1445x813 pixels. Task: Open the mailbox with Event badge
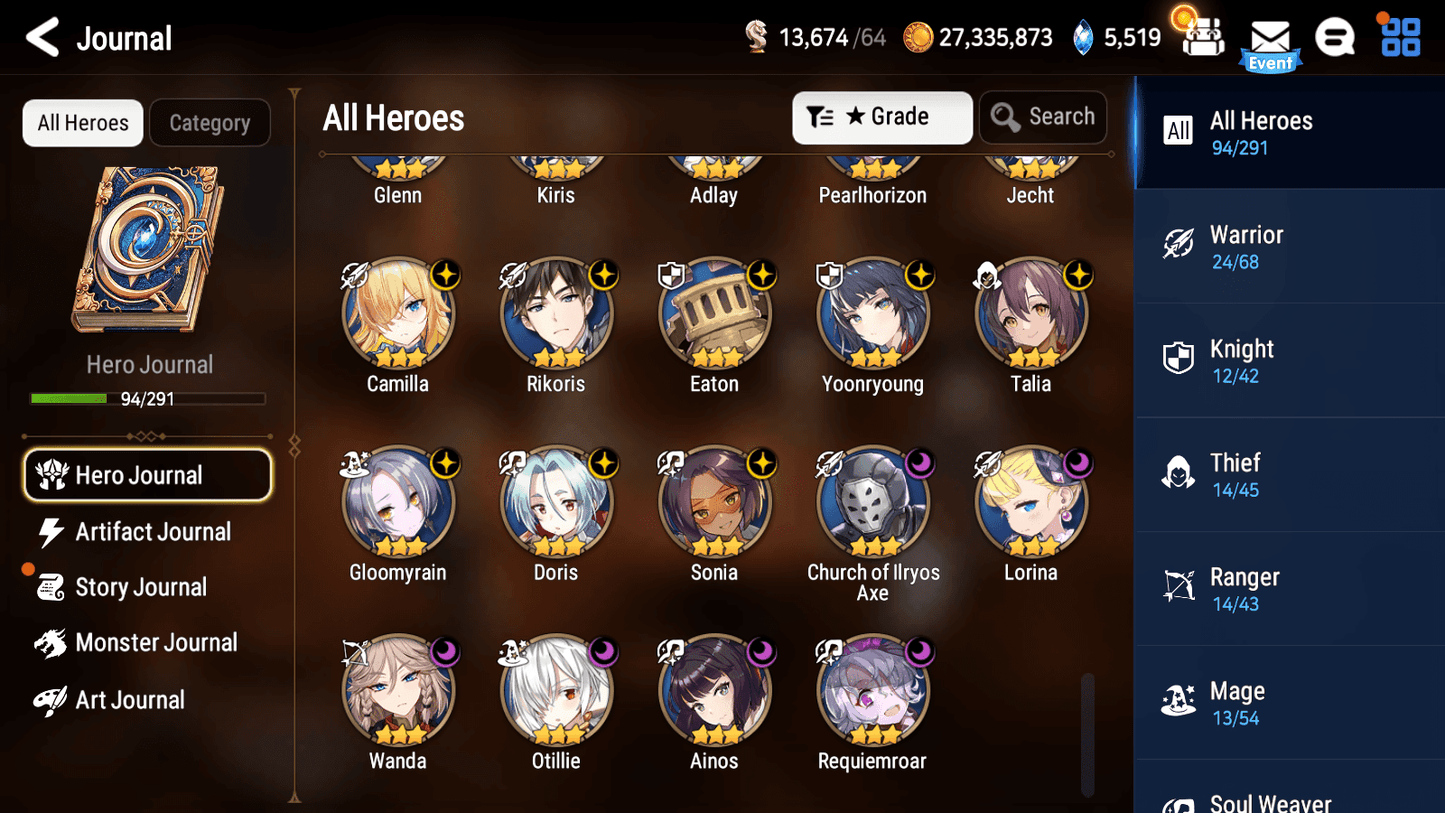[1270, 38]
